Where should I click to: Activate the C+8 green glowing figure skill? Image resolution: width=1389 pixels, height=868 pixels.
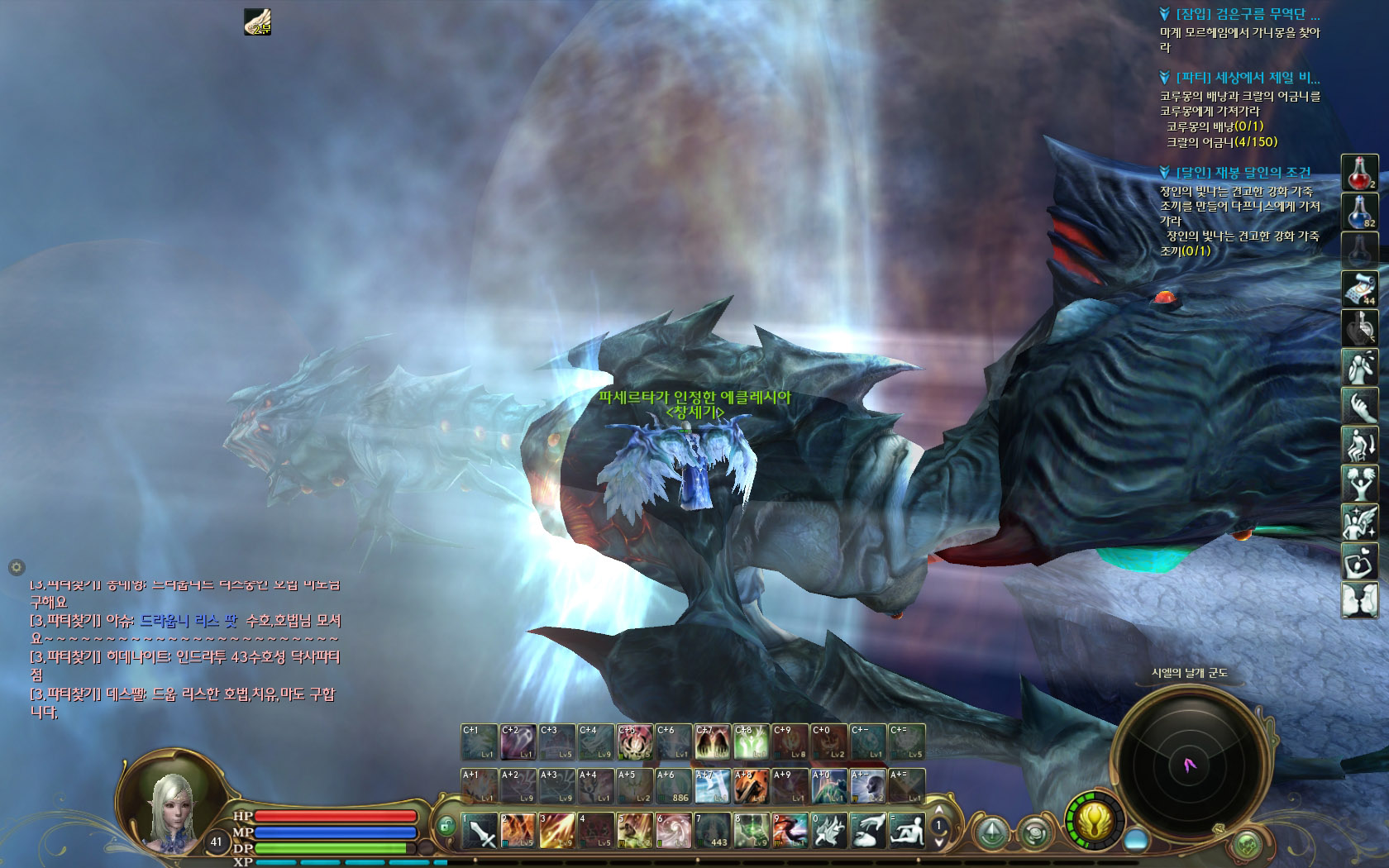[x=752, y=742]
